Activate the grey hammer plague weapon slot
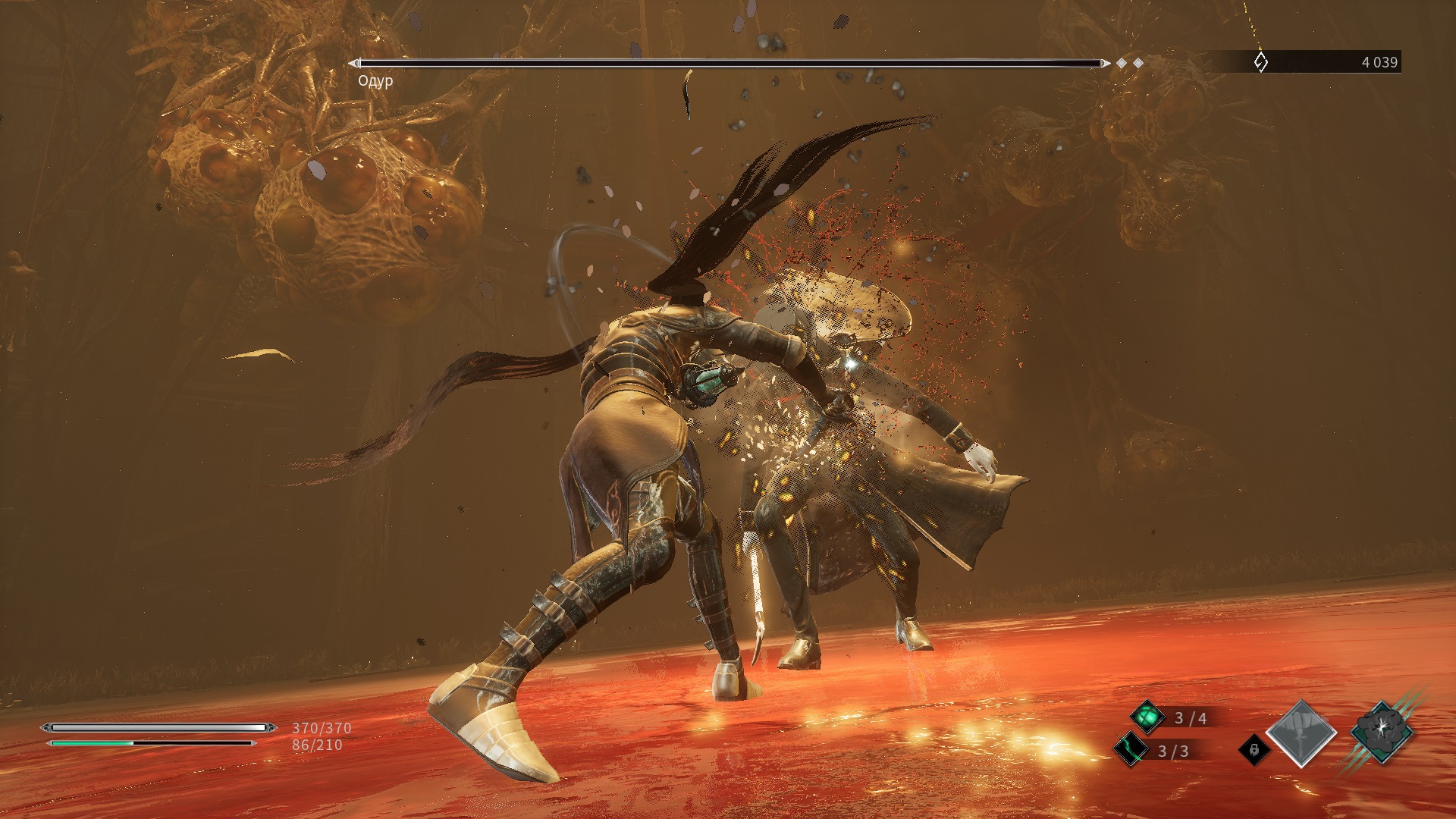Image resolution: width=1456 pixels, height=819 pixels. pyautogui.click(x=1301, y=733)
